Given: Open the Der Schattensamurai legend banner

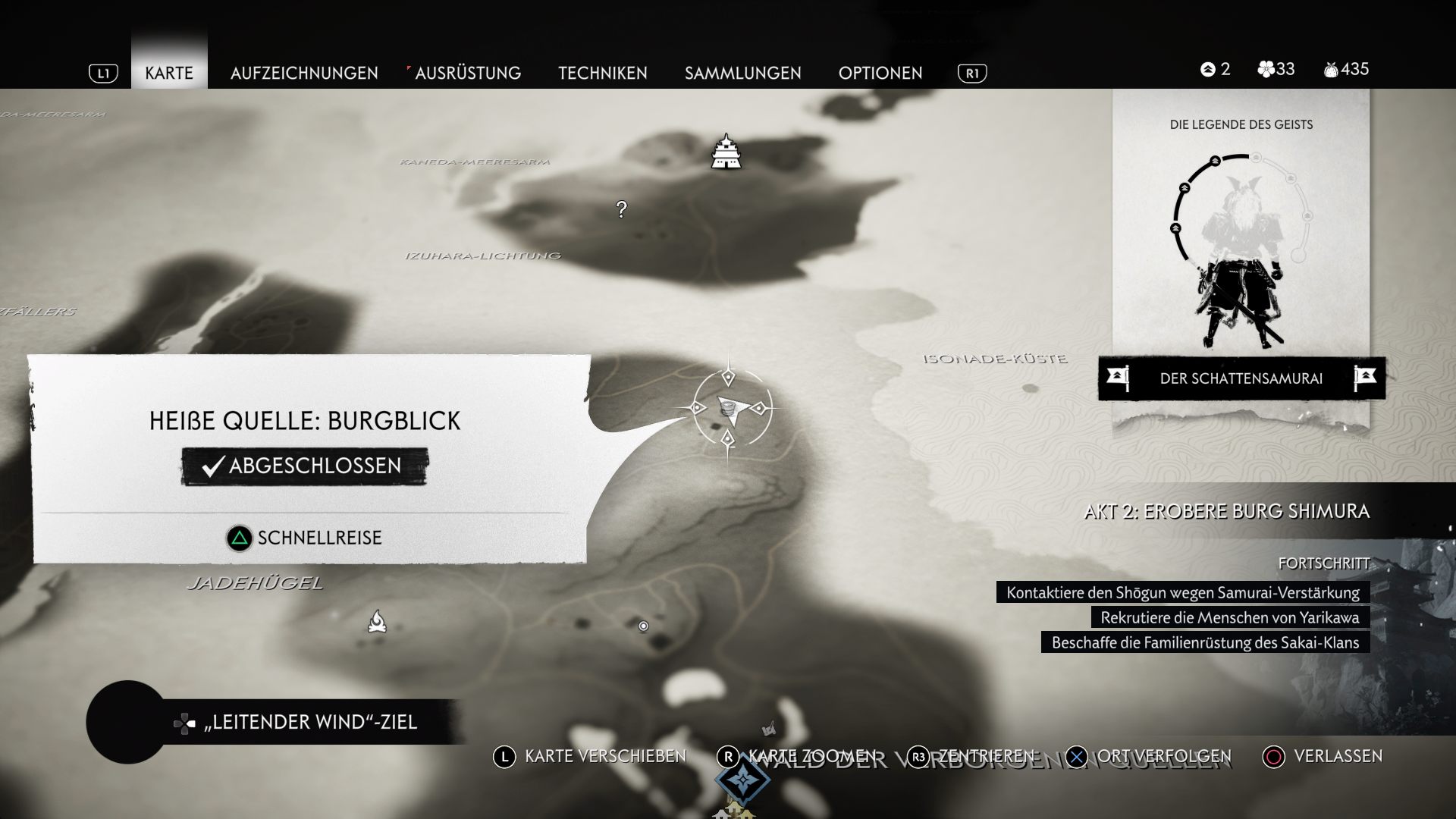Looking at the screenshot, I should 1241,378.
